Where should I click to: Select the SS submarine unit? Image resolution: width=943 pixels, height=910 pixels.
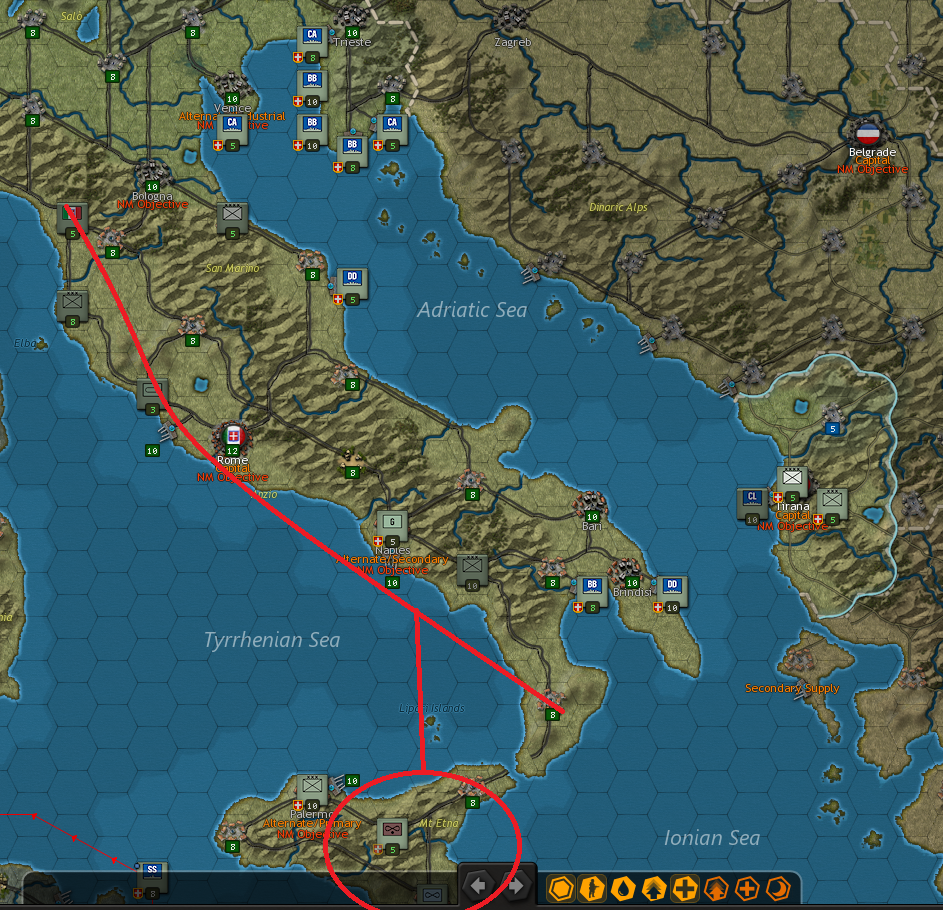[x=152, y=872]
